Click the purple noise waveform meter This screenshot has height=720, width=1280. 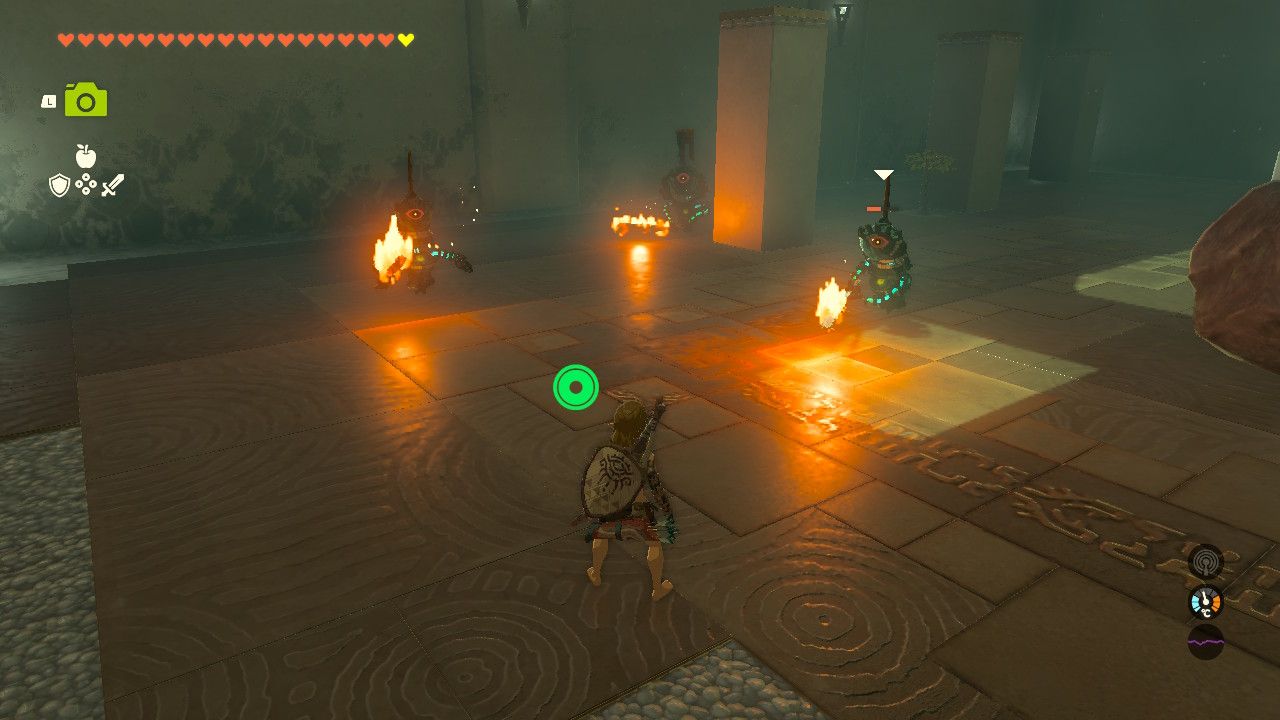(1206, 642)
